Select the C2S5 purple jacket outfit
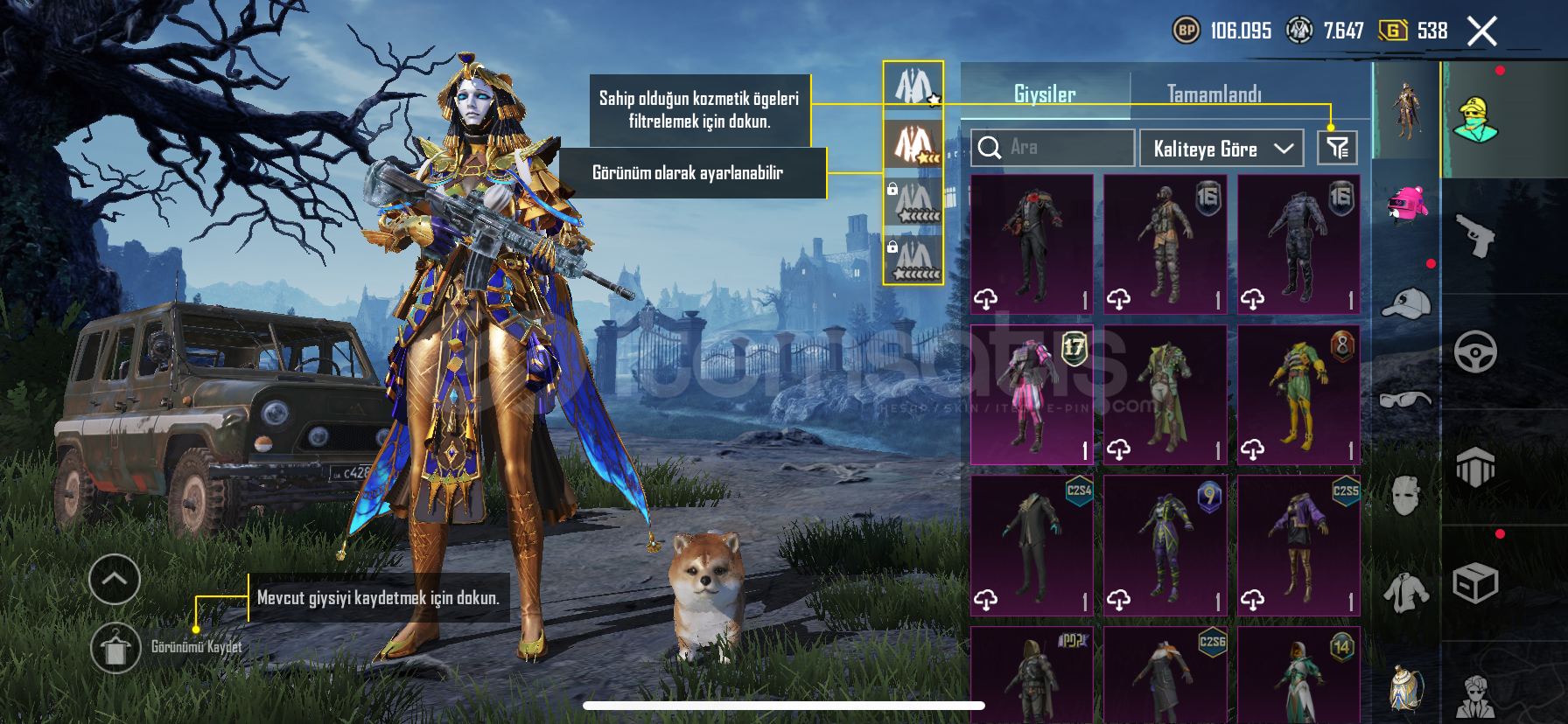Image resolution: width=1568 pixels, height=724 pixels. click(1298, 545)
